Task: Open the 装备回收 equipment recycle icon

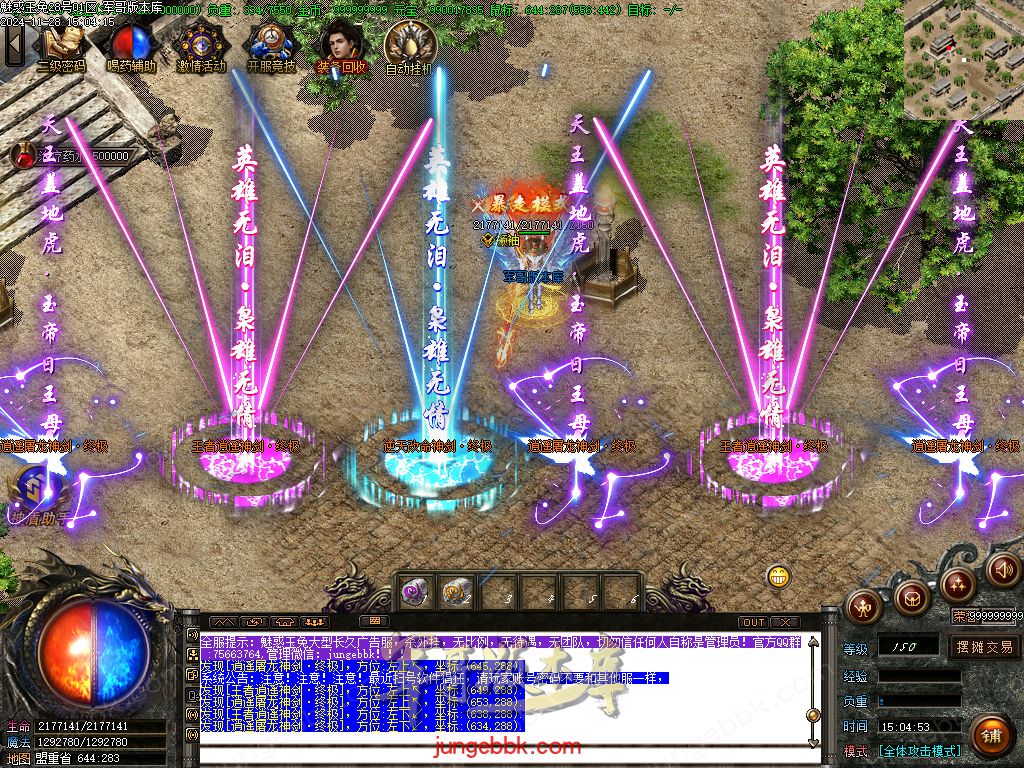Action: point(341,45)
